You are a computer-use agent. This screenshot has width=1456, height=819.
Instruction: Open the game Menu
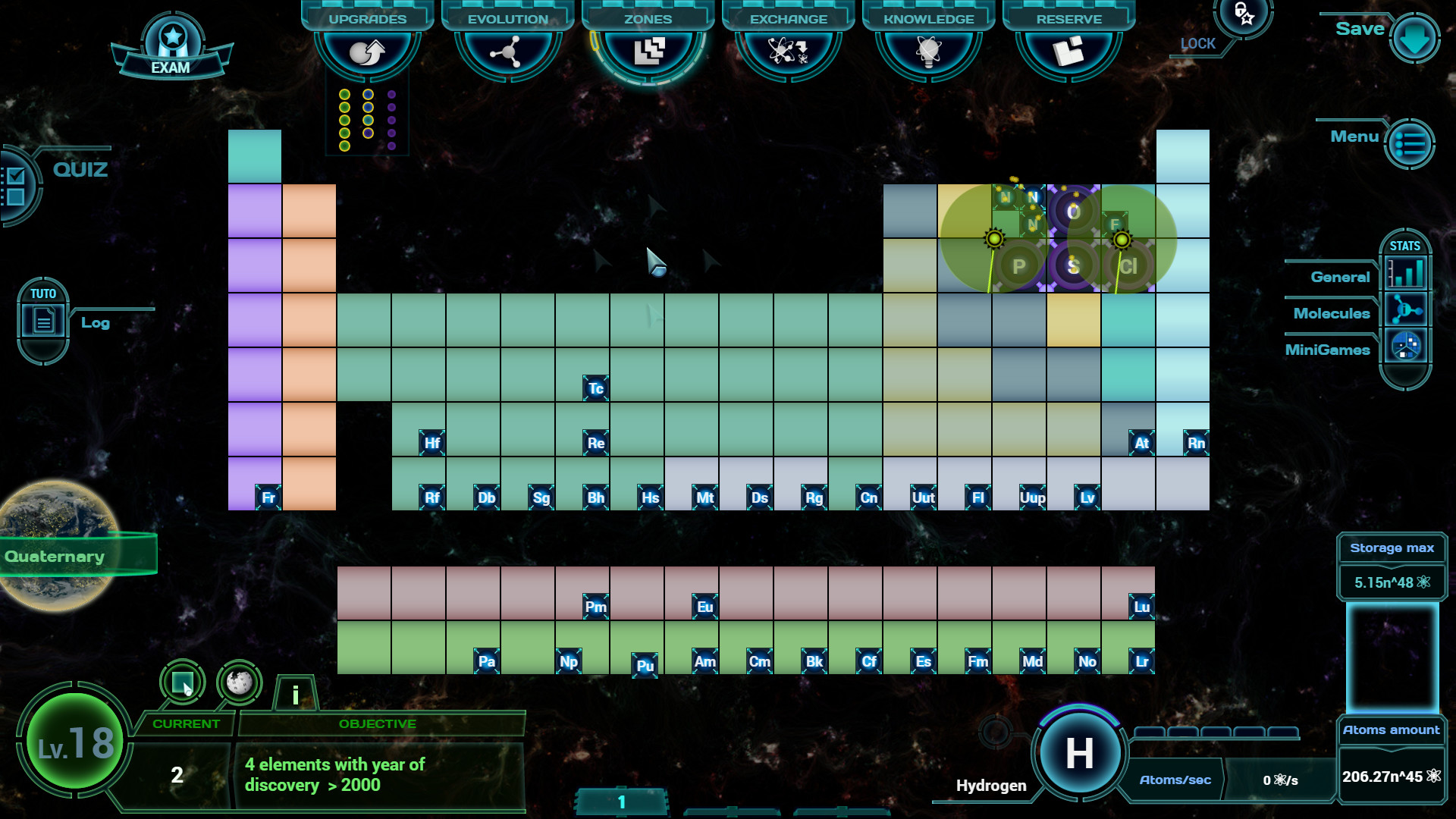click(1409, 143)
